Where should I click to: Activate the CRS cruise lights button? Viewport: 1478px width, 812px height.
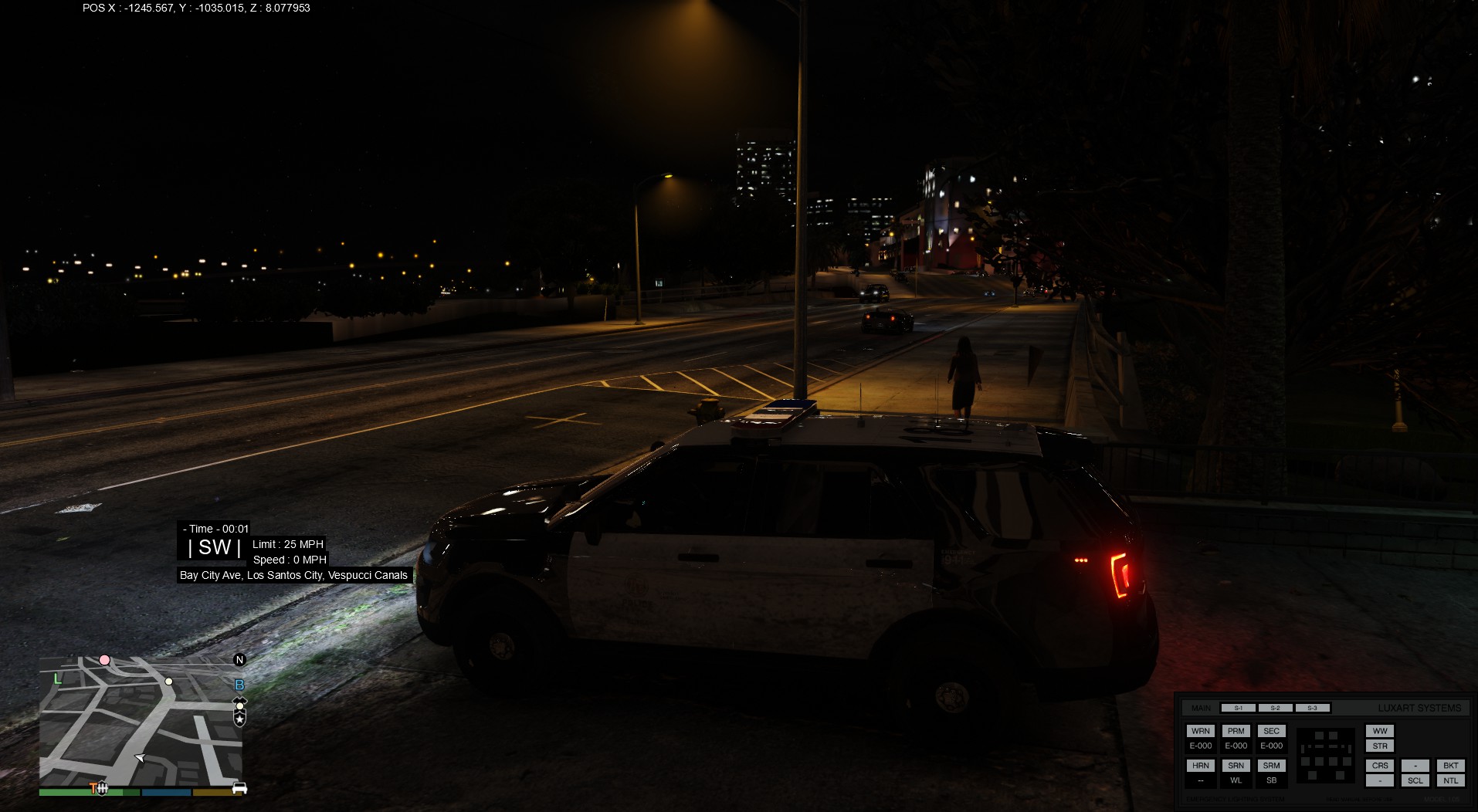(x=1380, y=766)
